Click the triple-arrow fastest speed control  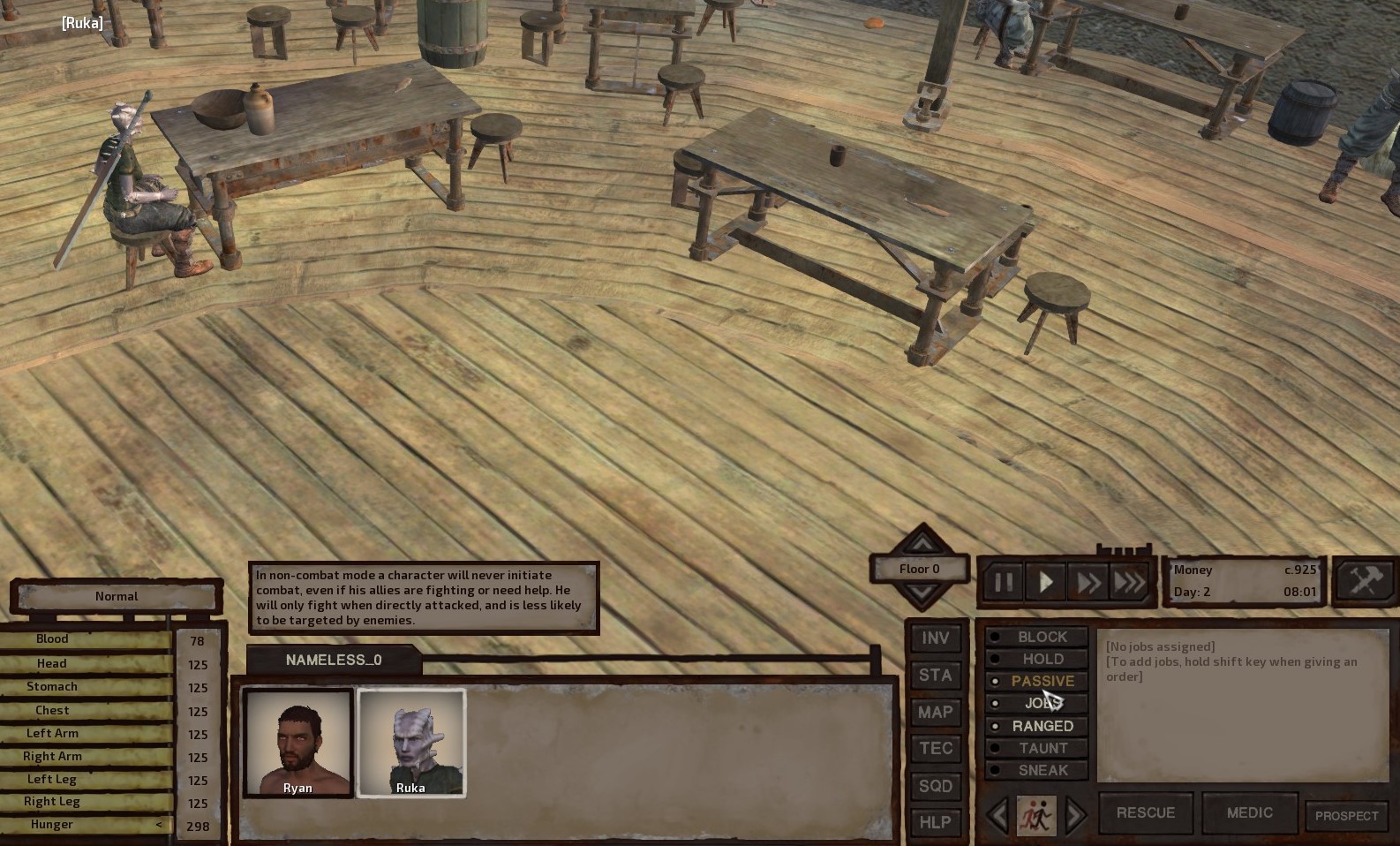[x=1131, y=582]
